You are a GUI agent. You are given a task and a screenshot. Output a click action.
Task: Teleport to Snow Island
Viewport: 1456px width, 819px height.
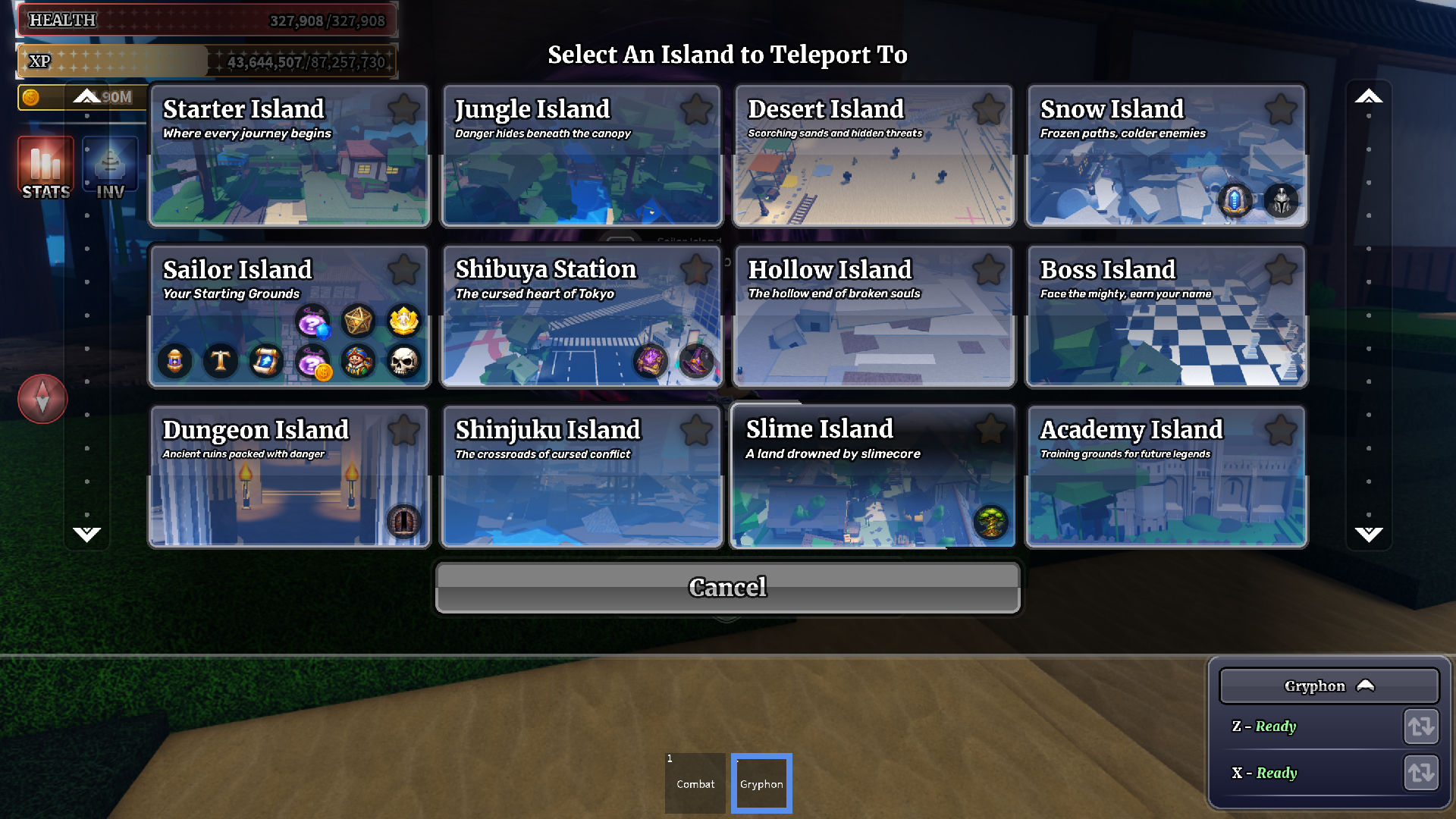pos(1166,174)
